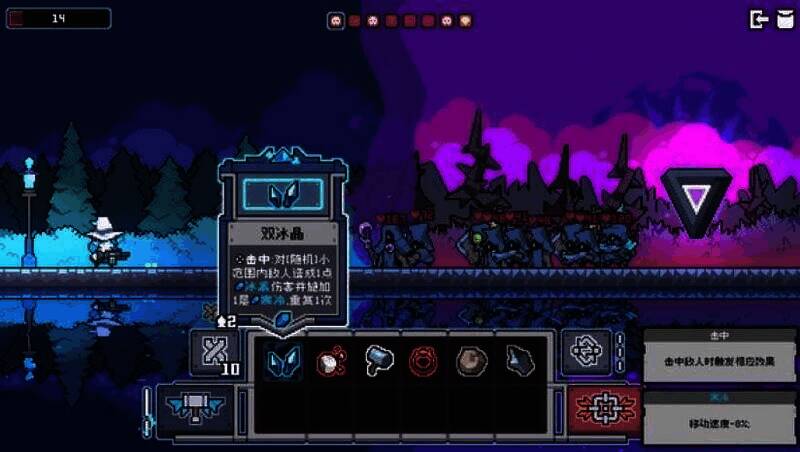Click the crossed-chains button showing 10
The height and width of the screenshot is (452, 800).
pyautogui.click(x=217, y=352)
